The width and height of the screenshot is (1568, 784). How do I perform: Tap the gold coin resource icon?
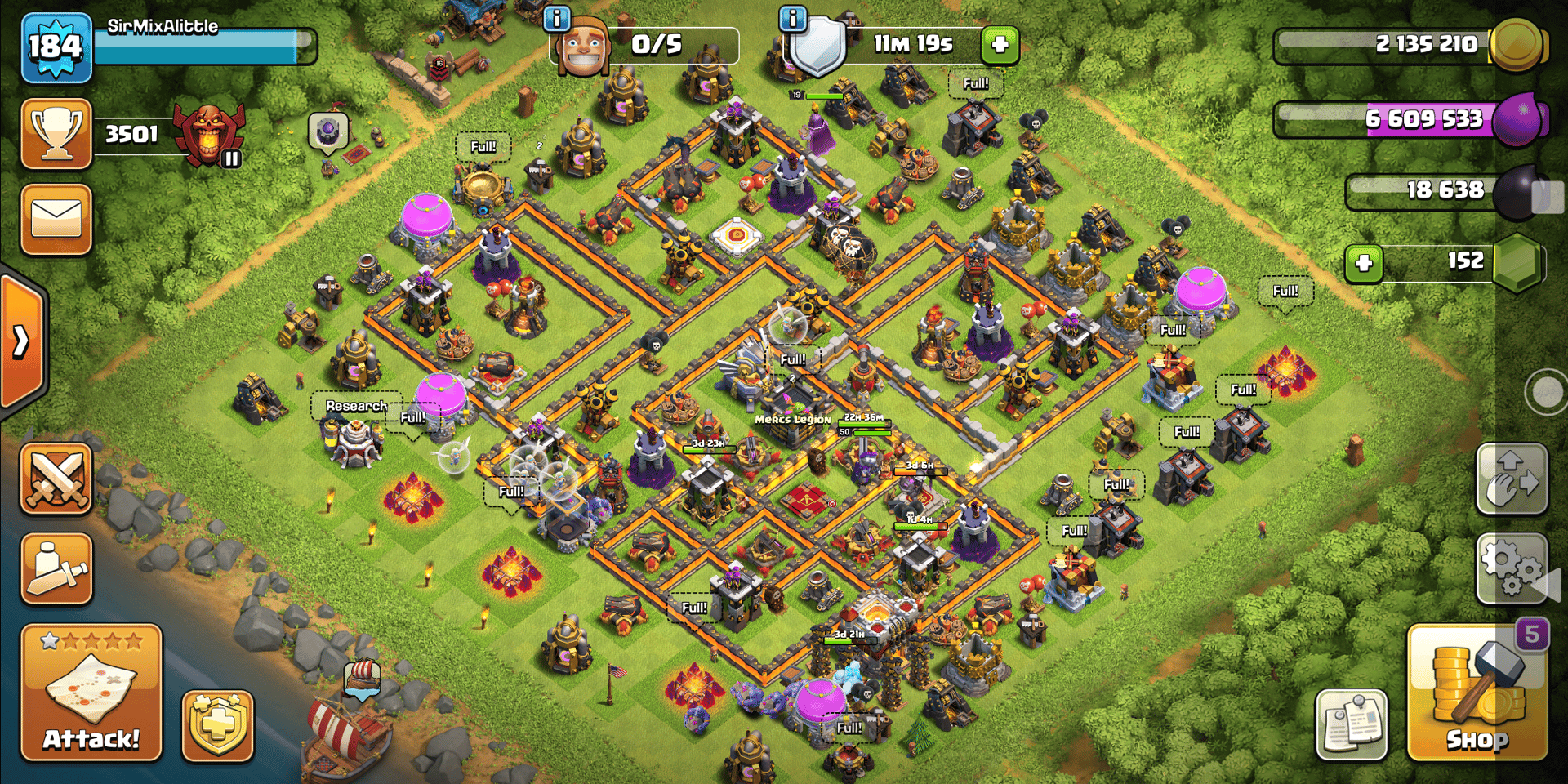pyautogui.click(x=1517, y=44)
